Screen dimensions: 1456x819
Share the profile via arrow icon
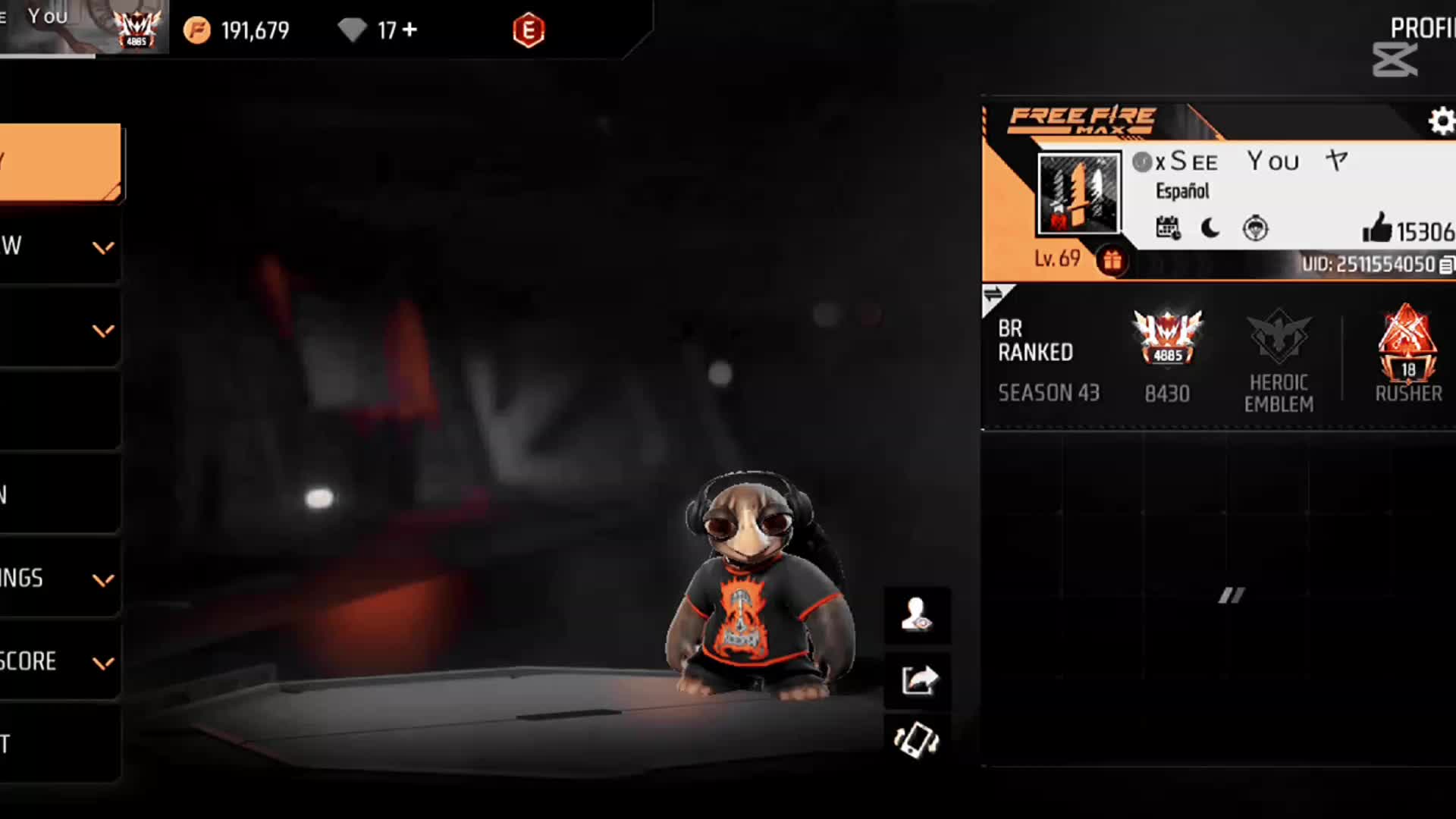(x=918, y=680)
